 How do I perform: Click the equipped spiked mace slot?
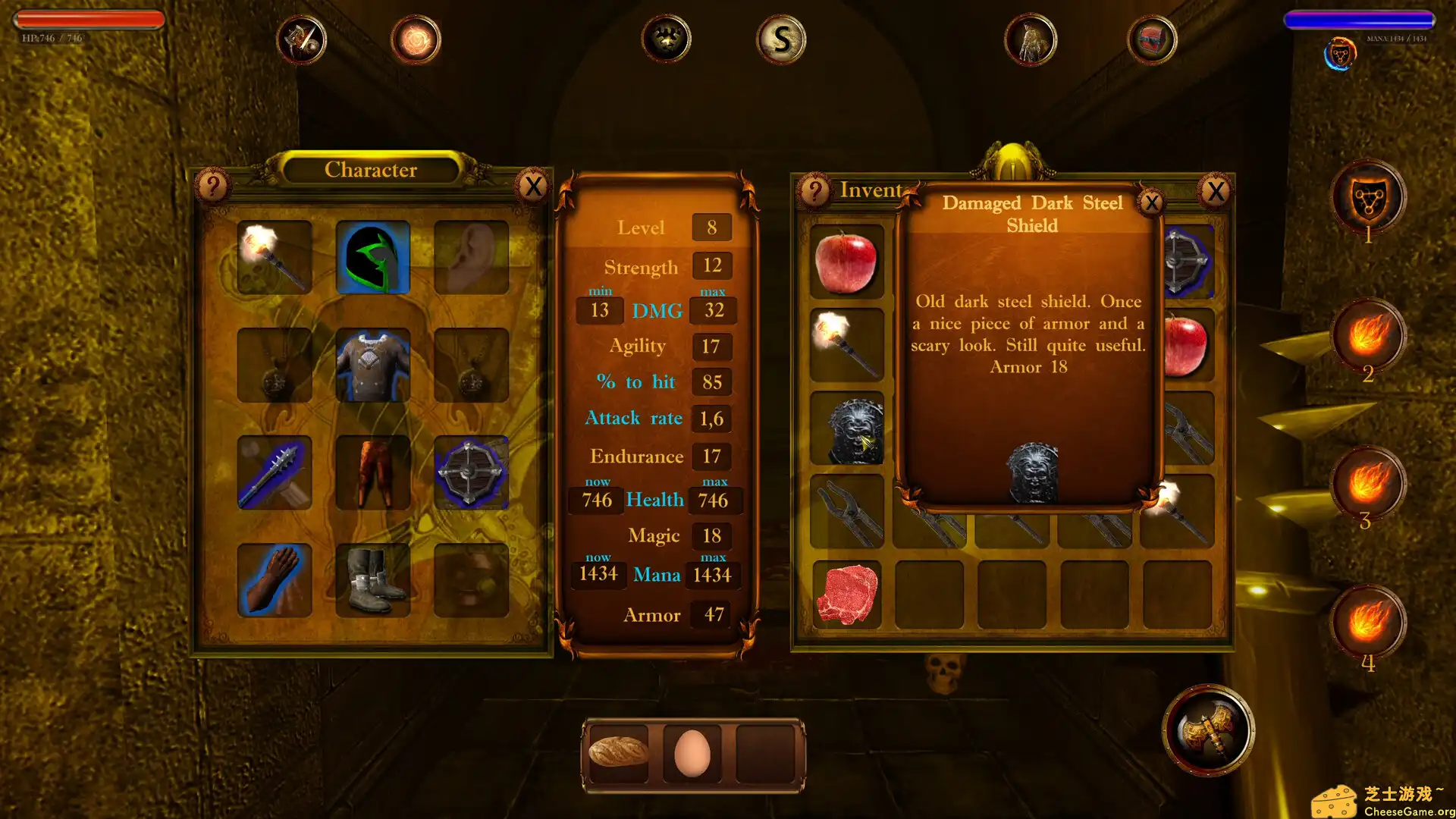coord(275,472)
